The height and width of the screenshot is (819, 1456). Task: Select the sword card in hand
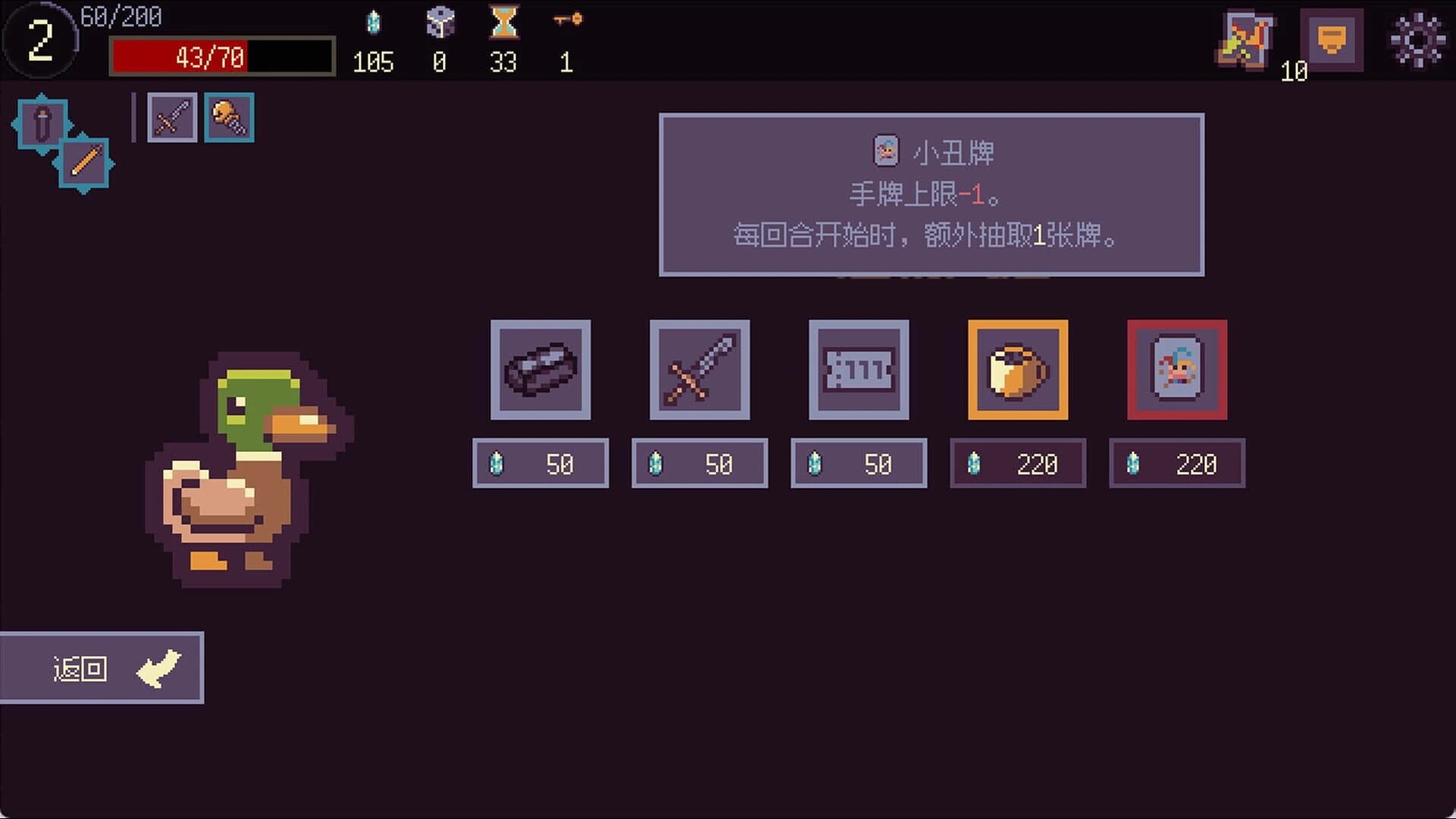tap(171, 117)
